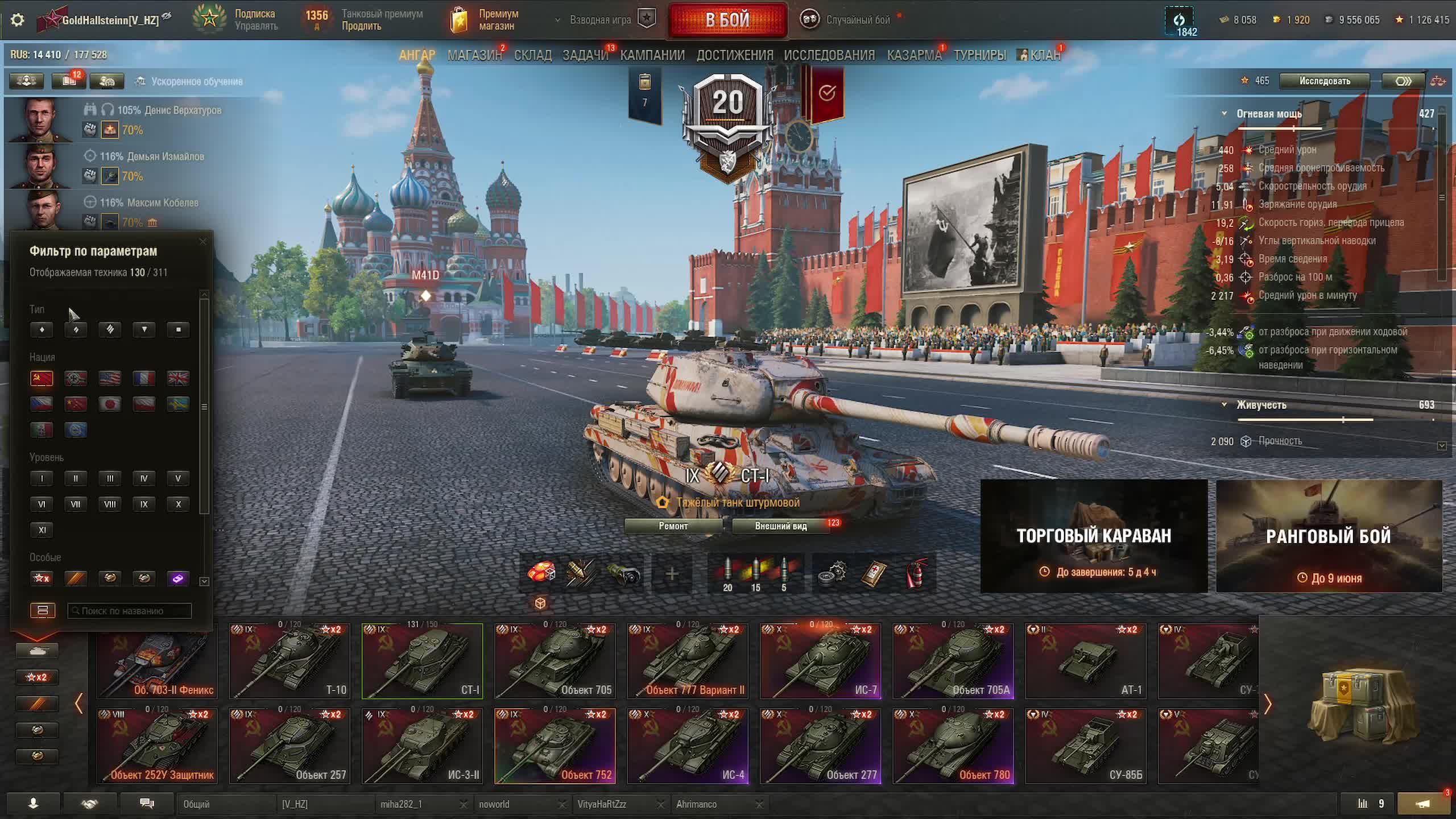This screenshot has height=819, width=1456.
Task: Select the ИС-7 tank in carousel
Action: click(820, 661)
